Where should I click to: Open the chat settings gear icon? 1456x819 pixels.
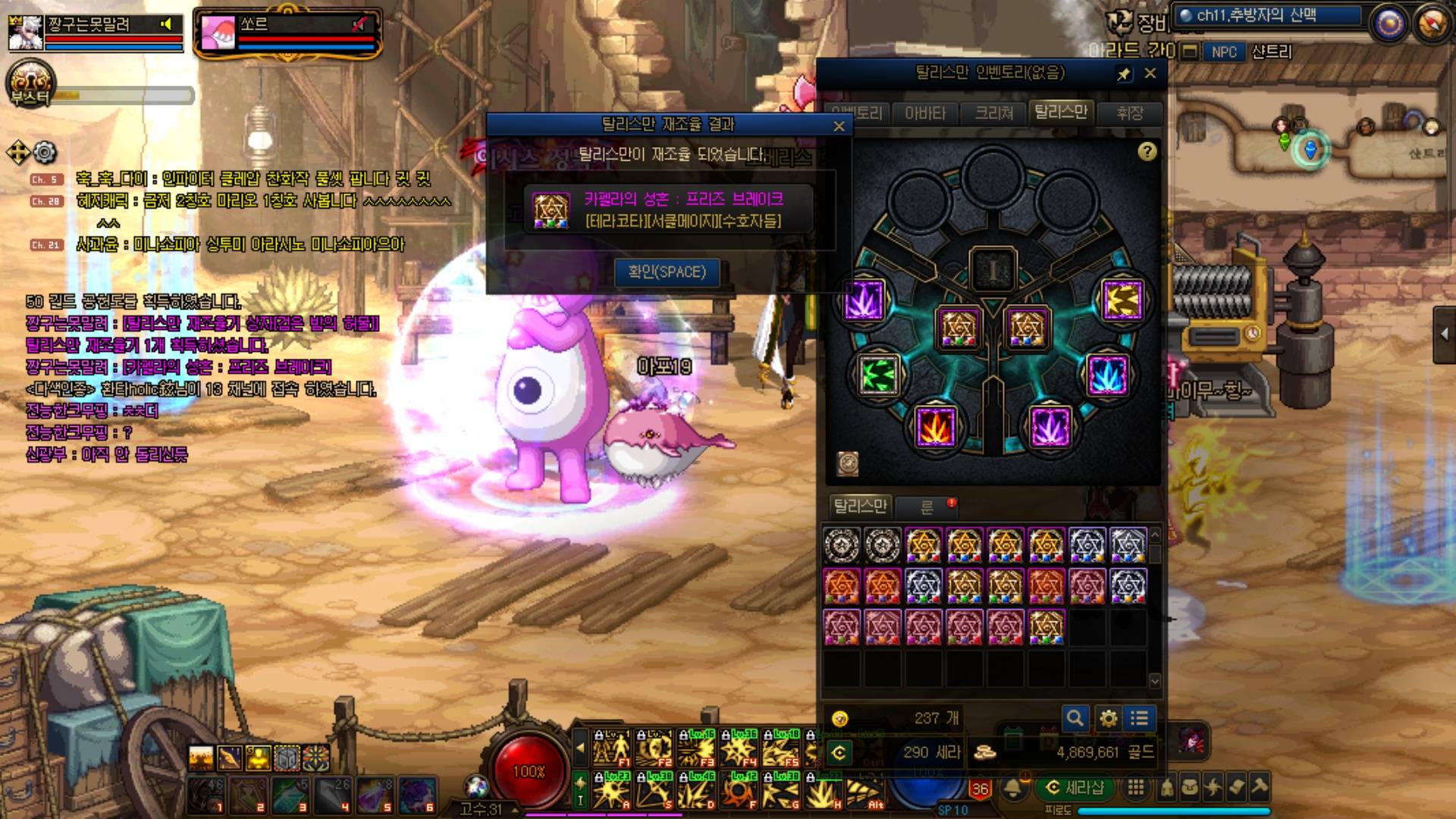coord(45,152)
